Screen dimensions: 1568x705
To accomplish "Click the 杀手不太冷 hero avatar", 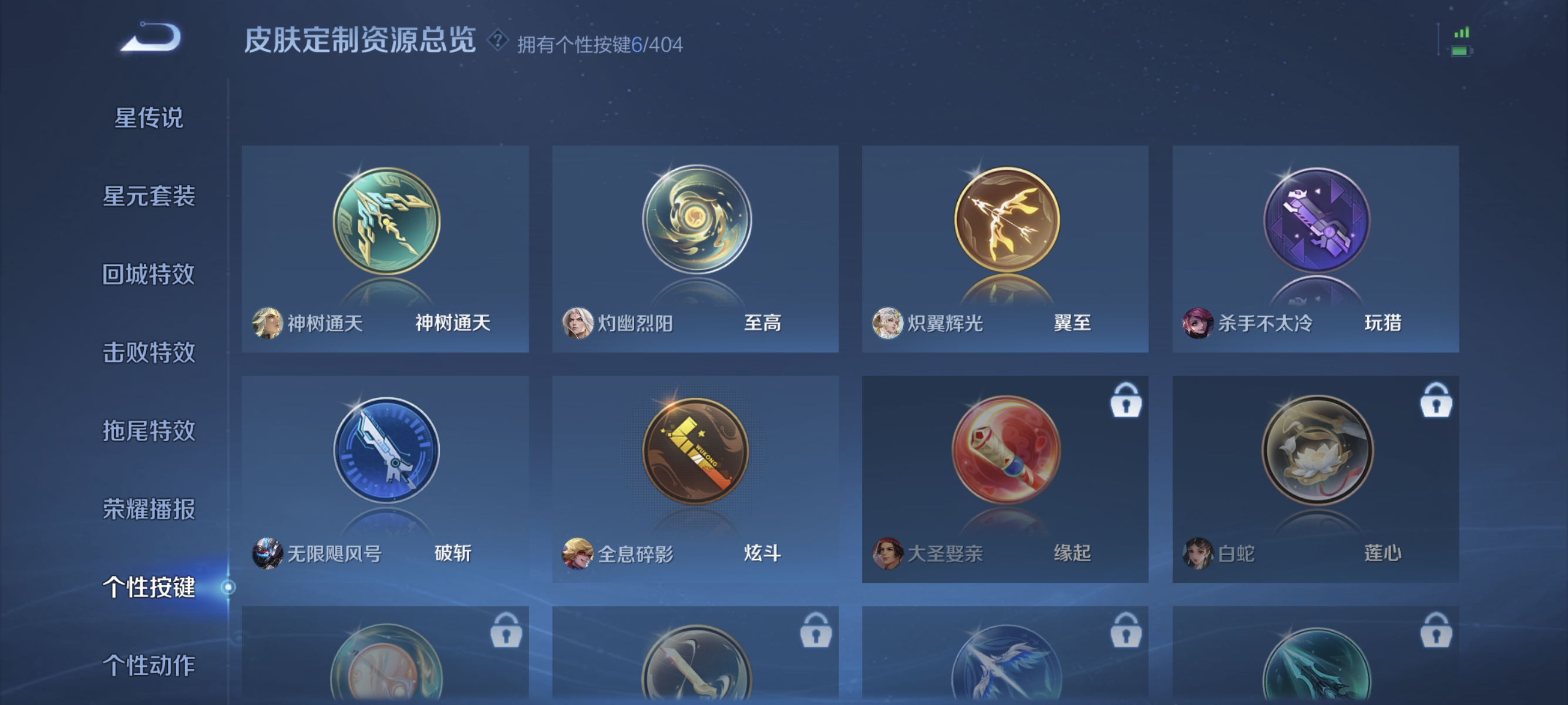I will click(x=1199, y=324).
